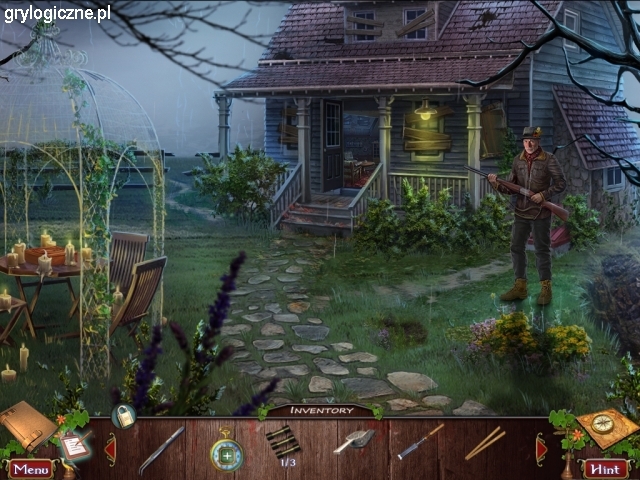Open the brown journal book

click(x=25, y=424)
